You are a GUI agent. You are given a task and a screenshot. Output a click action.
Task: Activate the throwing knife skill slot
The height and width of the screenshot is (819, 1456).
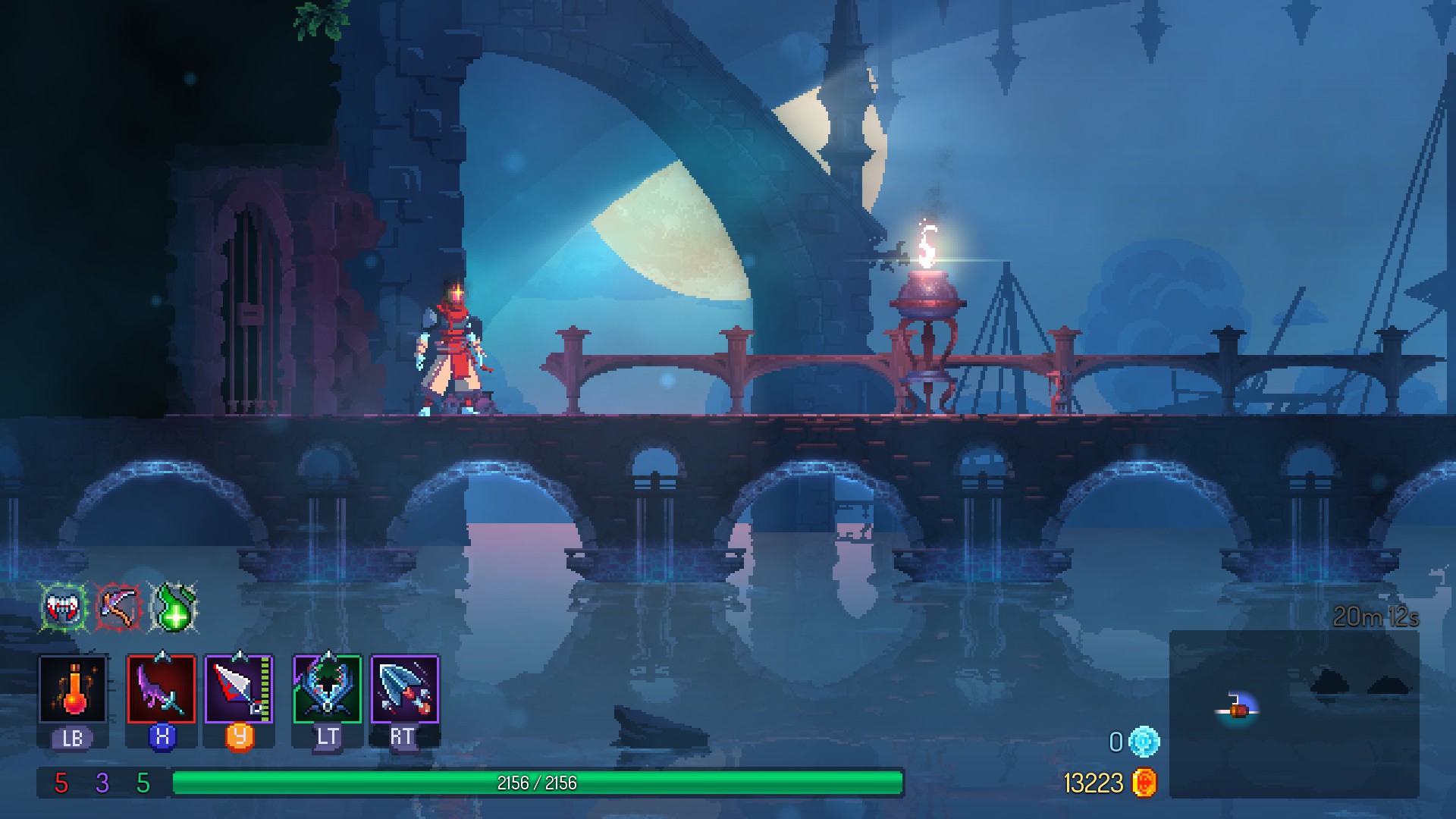(x=405, y=689)
